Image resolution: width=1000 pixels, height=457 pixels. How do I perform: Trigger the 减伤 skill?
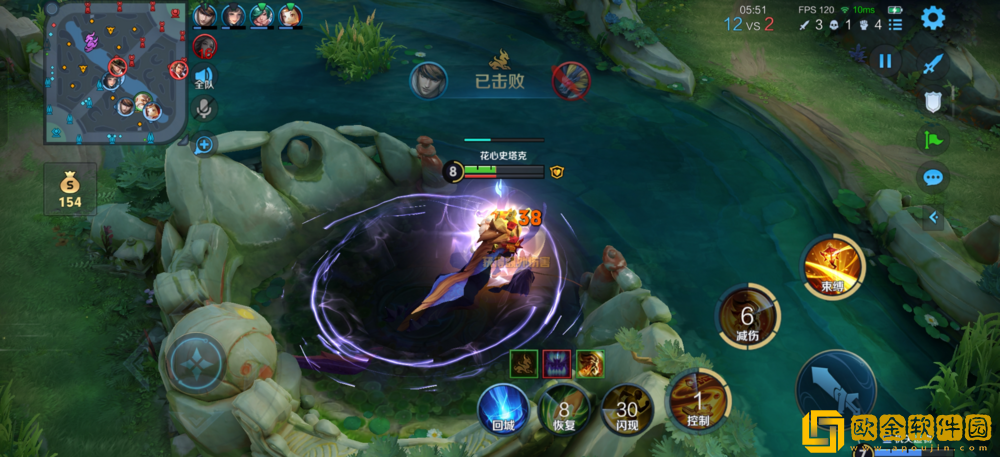click(x=747, y=318)
